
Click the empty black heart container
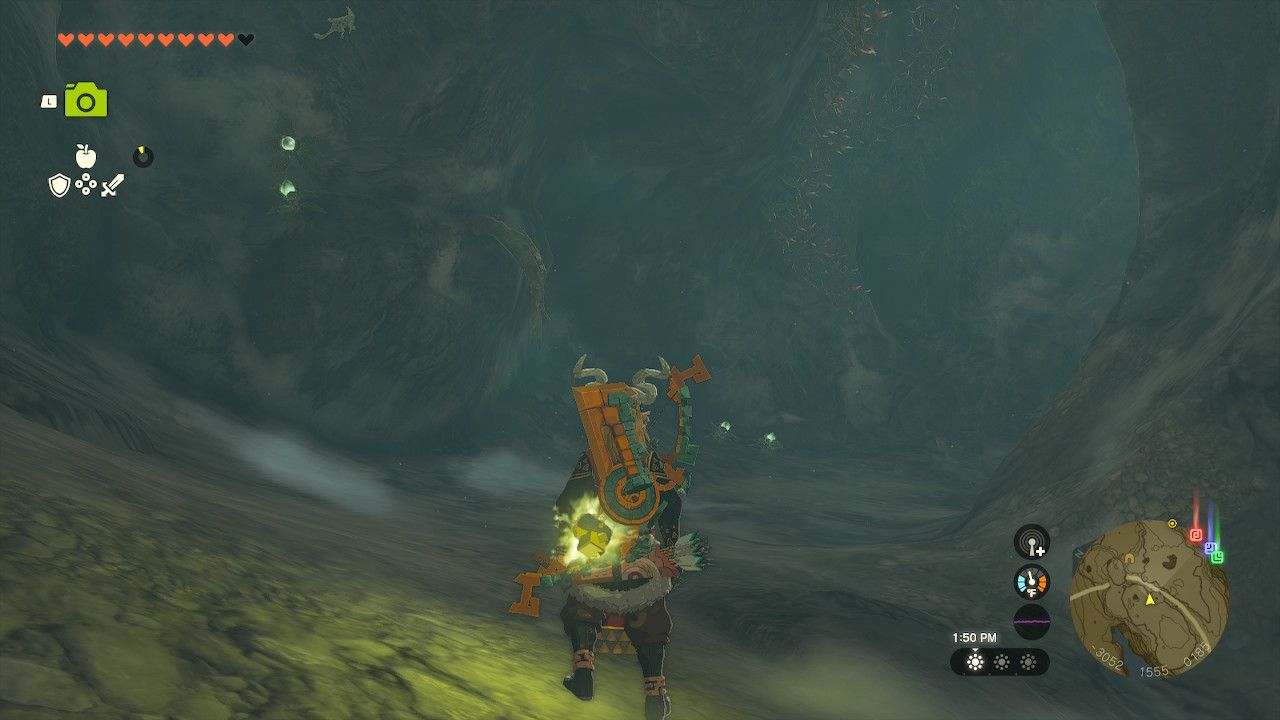[x=245, y=40]
